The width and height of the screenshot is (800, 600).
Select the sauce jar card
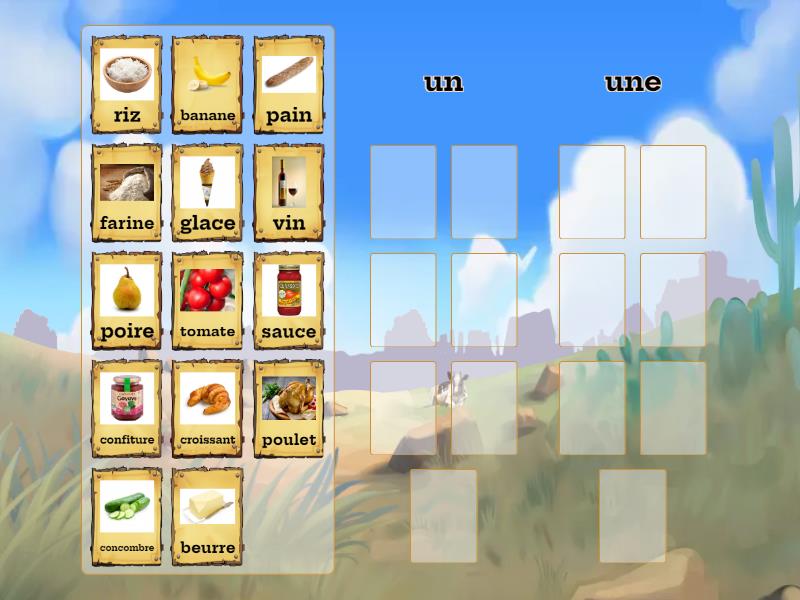tap(289, 301)
